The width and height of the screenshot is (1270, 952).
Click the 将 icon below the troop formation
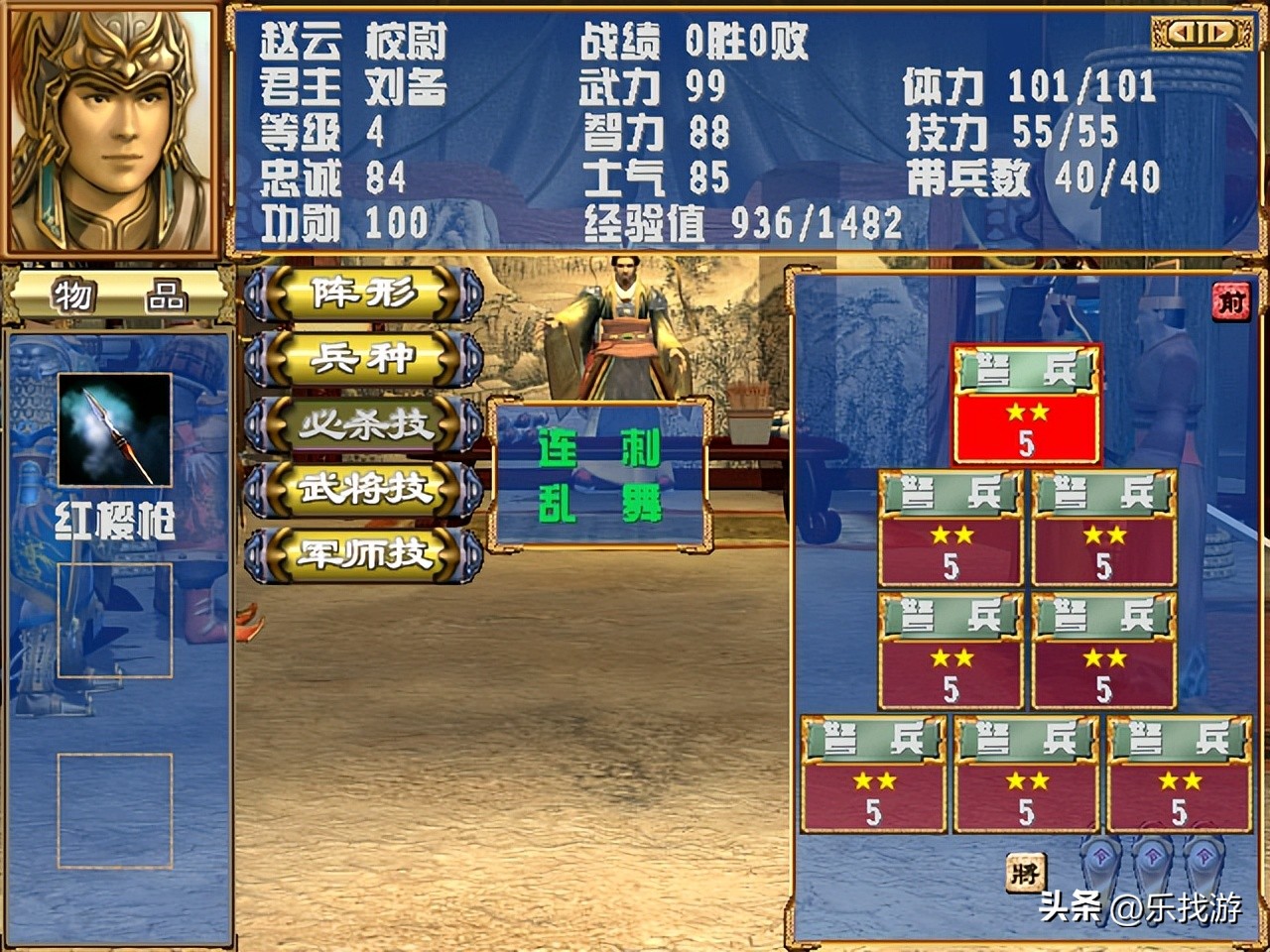point(1028,871)
